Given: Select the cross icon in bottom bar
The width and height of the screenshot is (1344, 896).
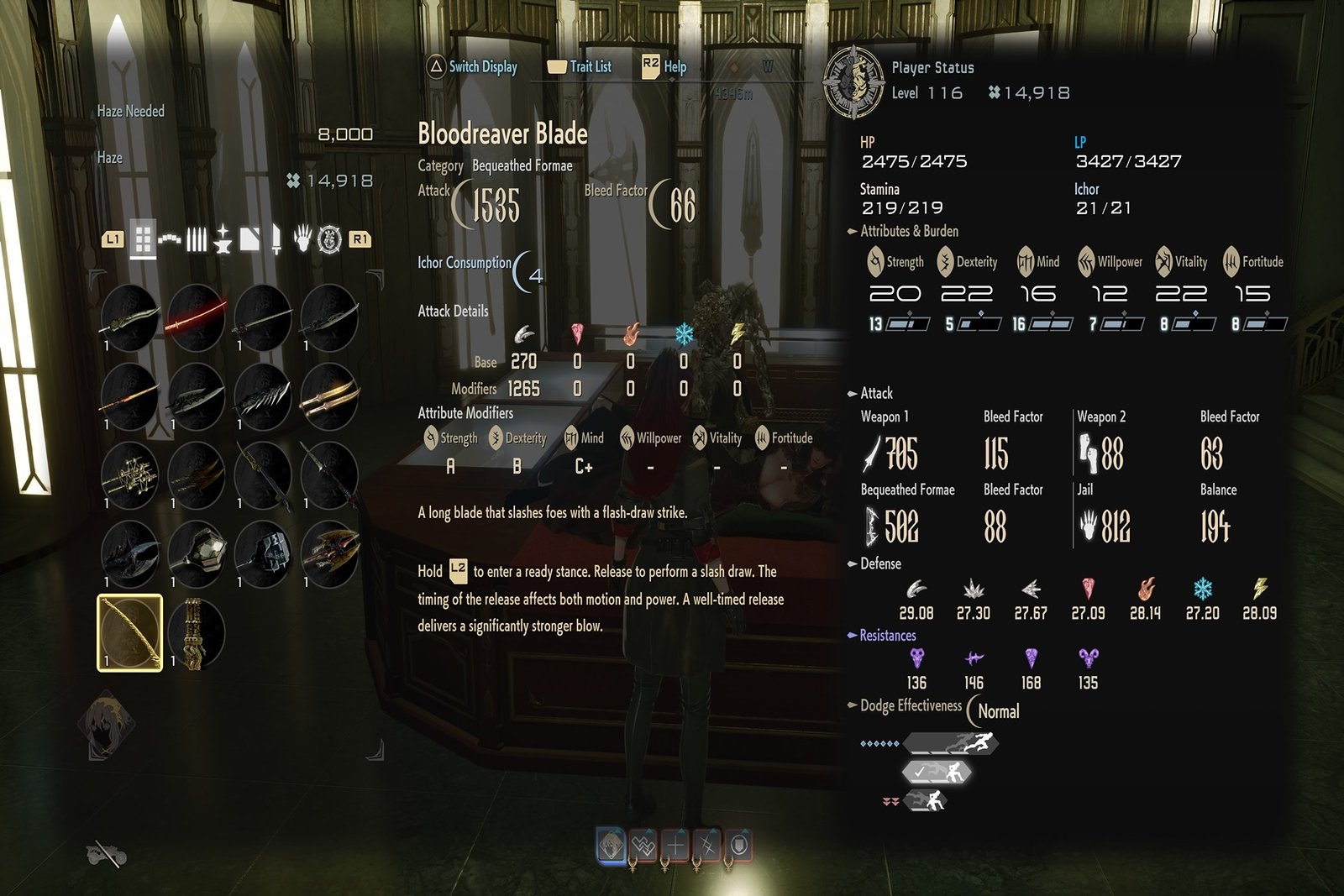Looking at the screenshot, I should pyautogui.click(x=675, y=846).
